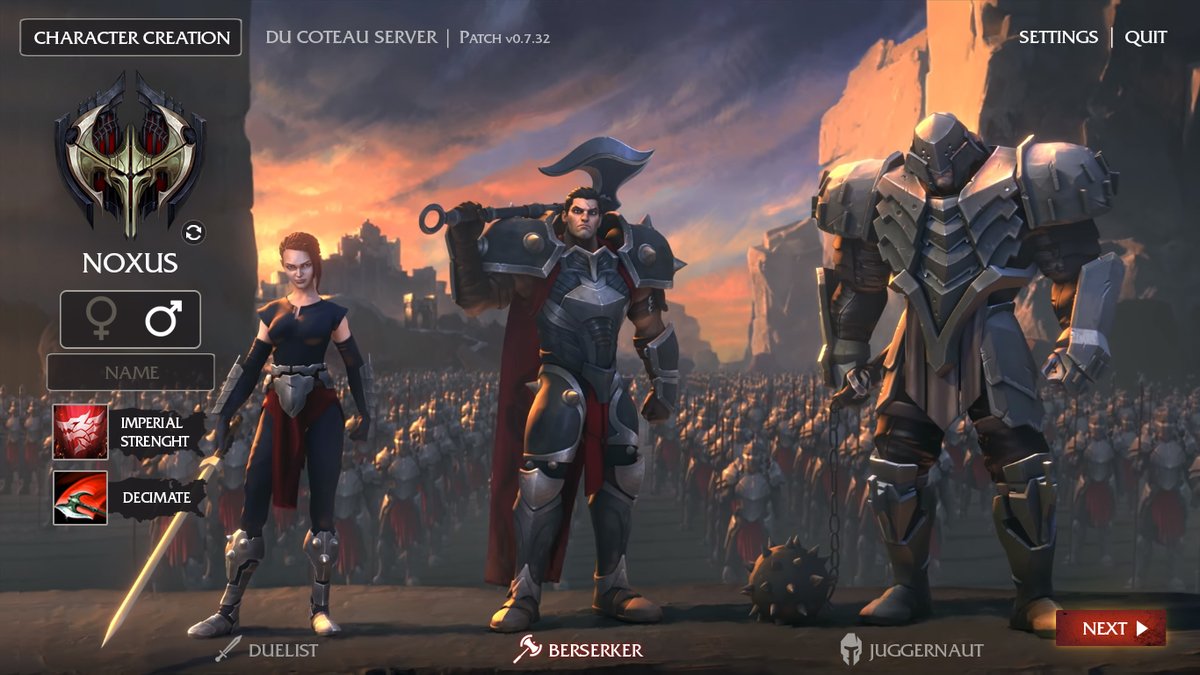Screen dimensions: 1200x675
Task: Select the Berserker class
Action: 579,650
